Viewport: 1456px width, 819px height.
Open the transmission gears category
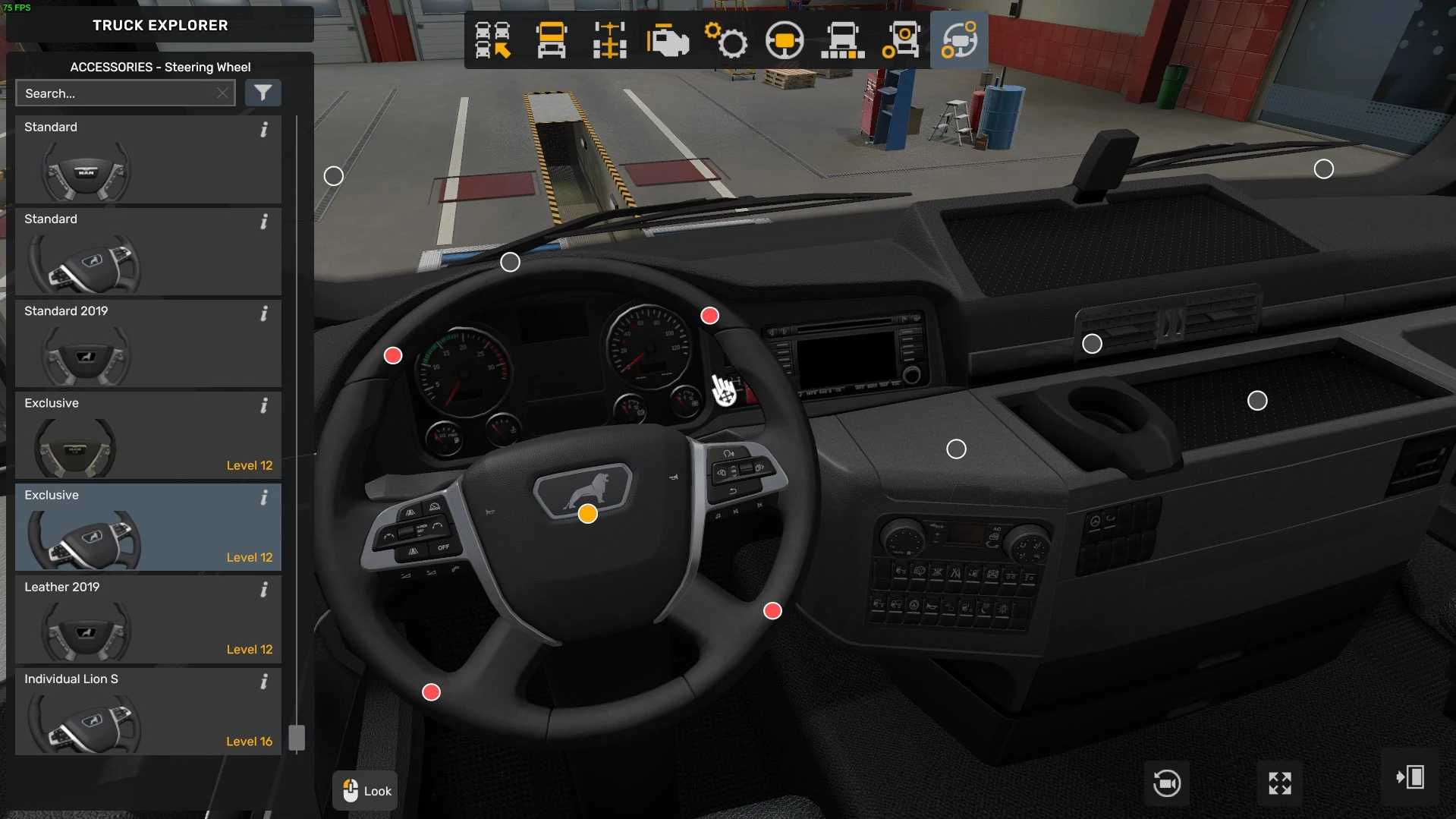726,40
